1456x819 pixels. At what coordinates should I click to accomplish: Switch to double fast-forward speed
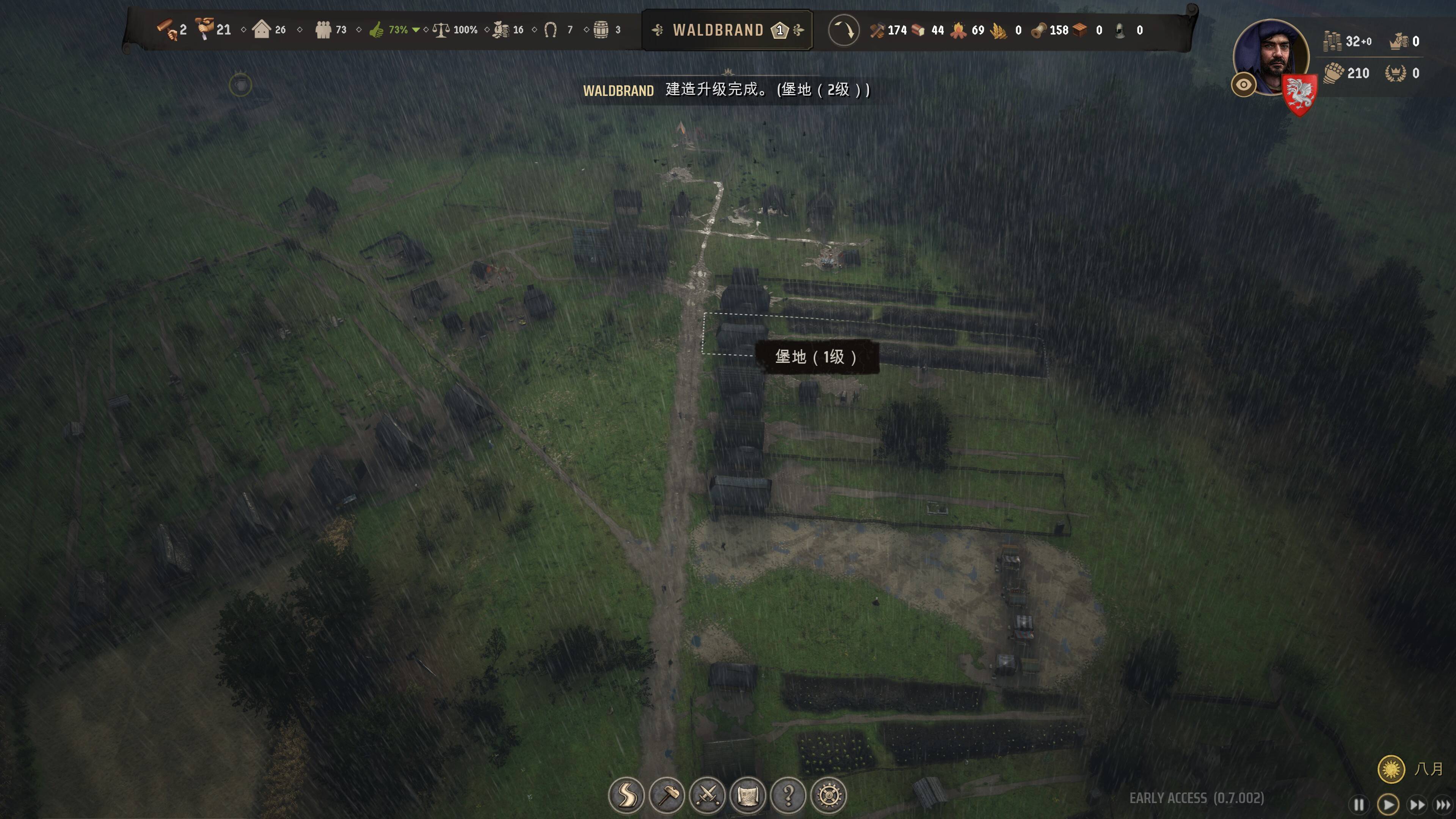click(x=1418, y=804)
